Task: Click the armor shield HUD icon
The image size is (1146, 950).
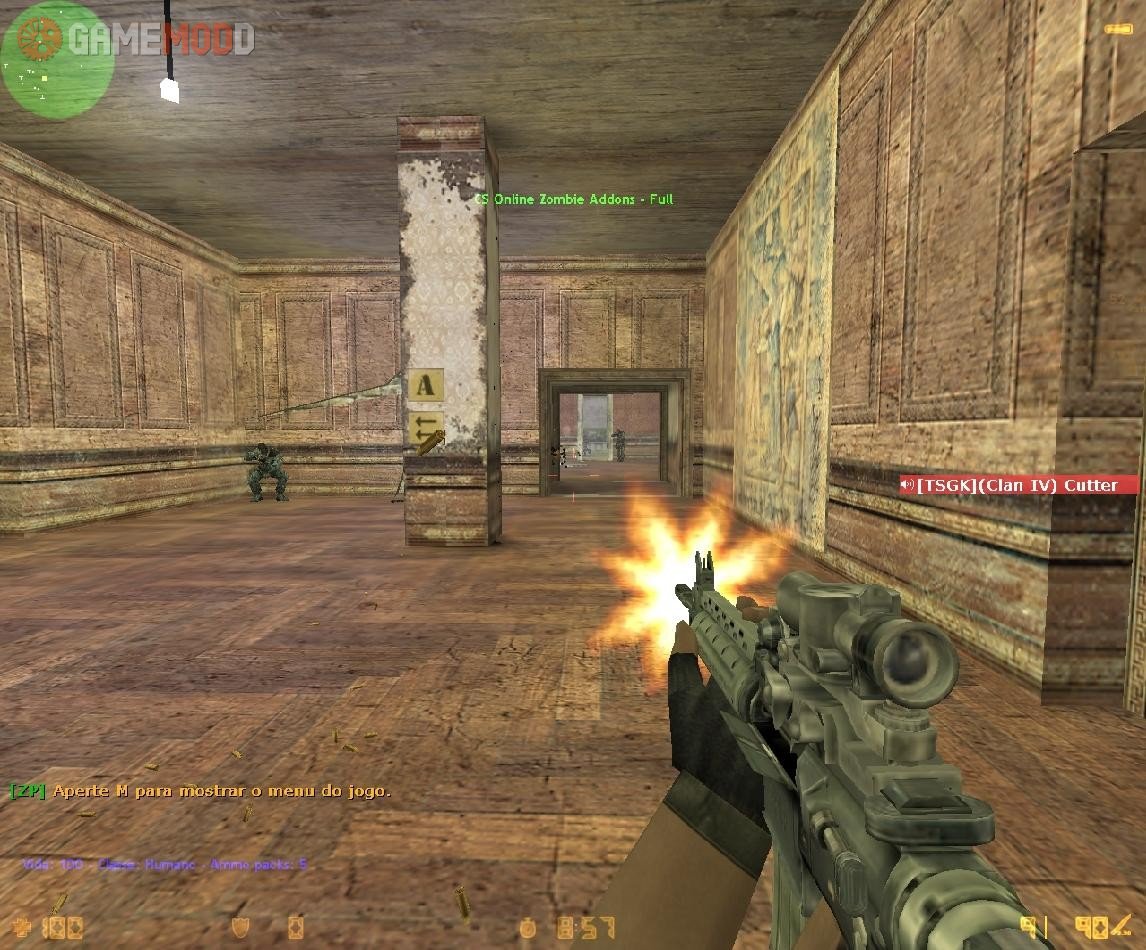Action: [x=240, y=927]
